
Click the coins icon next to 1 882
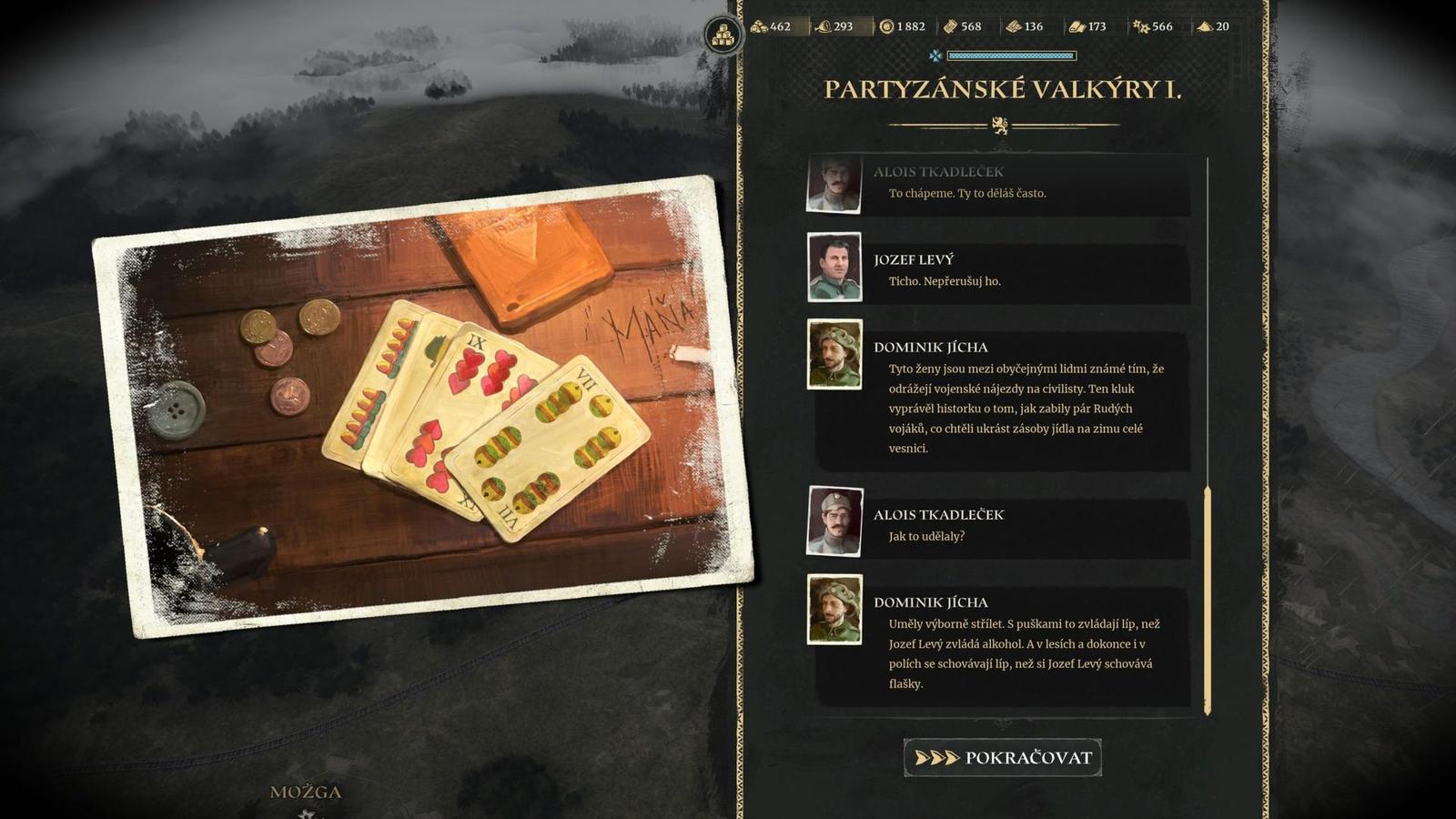[x=887, y=27]
